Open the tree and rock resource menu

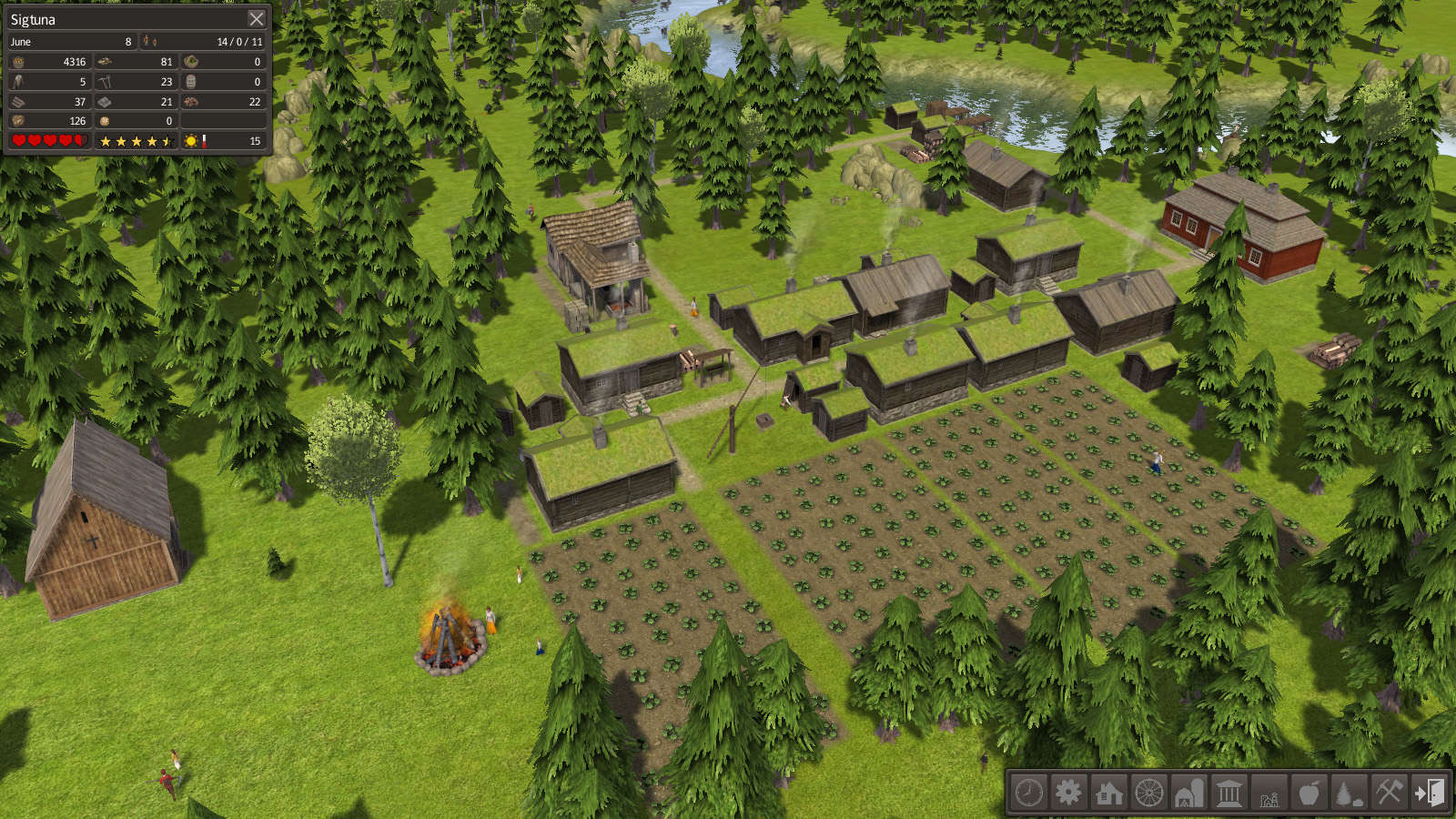click(1349, 793)
